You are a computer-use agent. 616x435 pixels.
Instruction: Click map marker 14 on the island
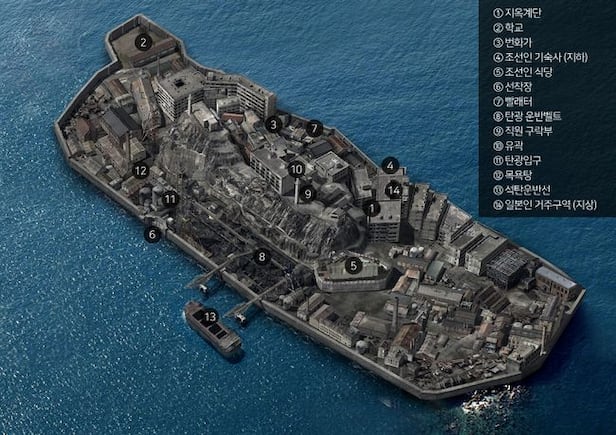[394, 189]
